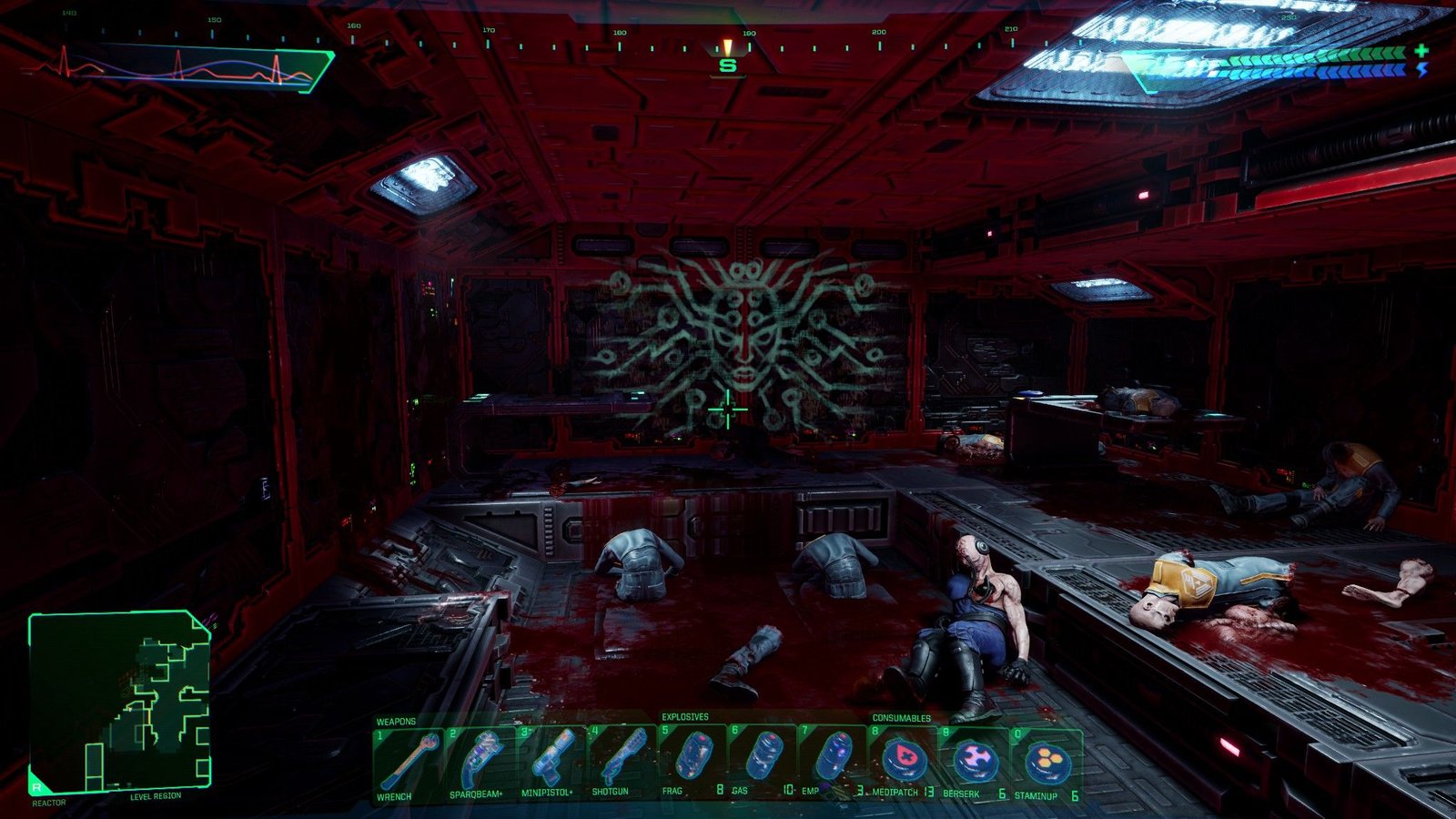Select the Wrench weapon slot

coord(407,761)
